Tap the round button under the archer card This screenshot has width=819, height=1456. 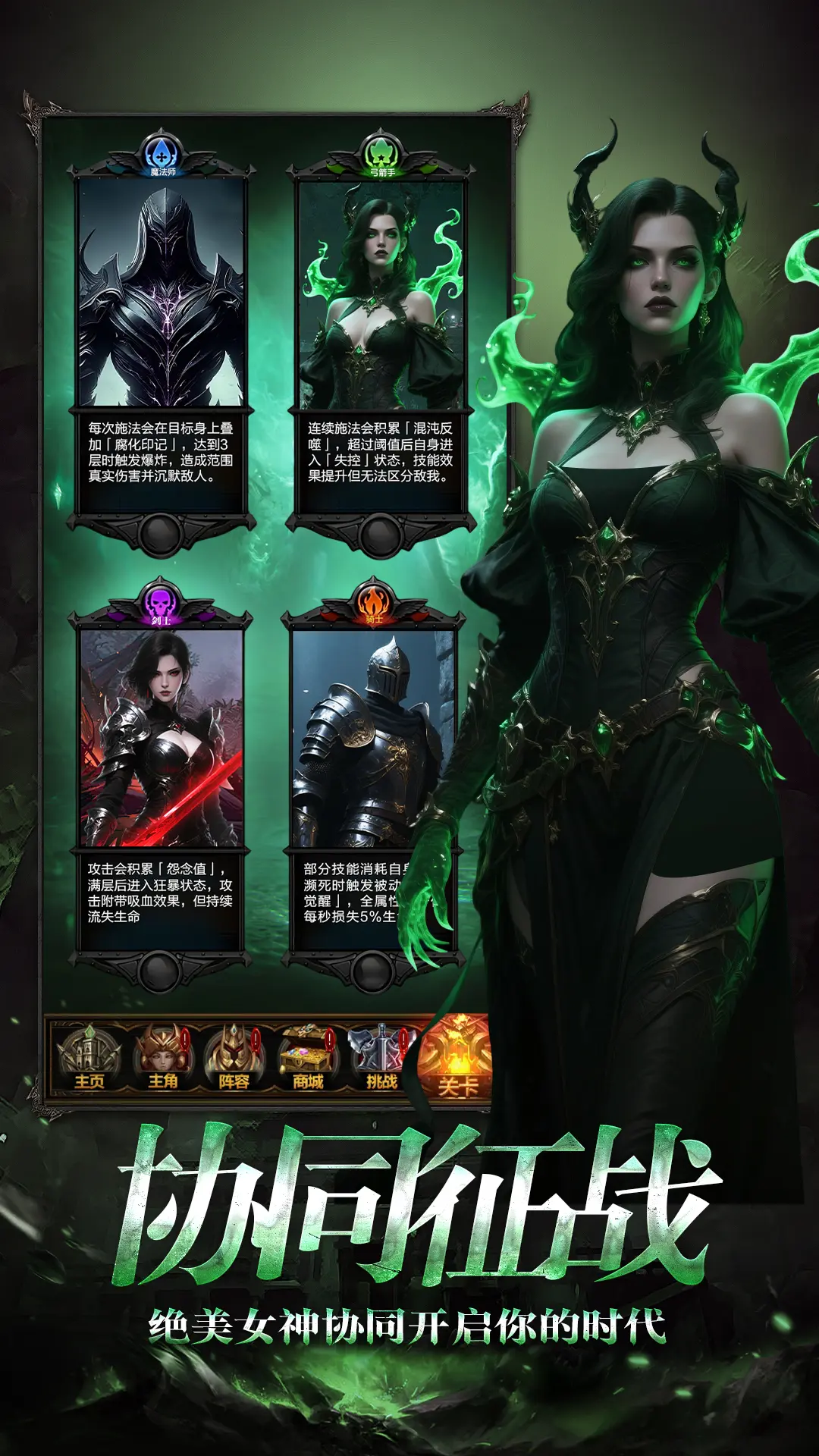[x=381, y=535]
